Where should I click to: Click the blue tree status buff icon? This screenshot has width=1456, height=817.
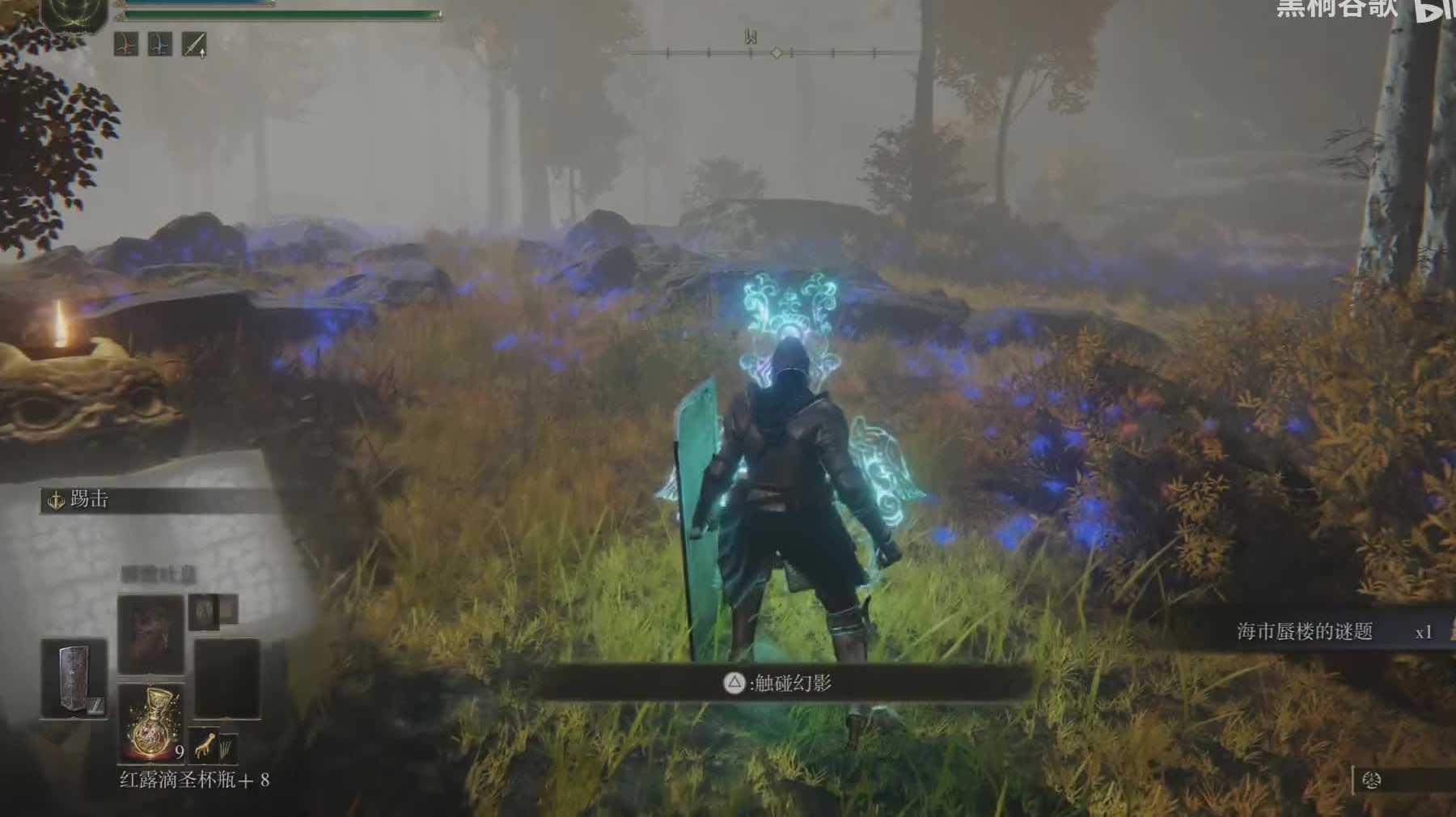[x=159, y=44]
